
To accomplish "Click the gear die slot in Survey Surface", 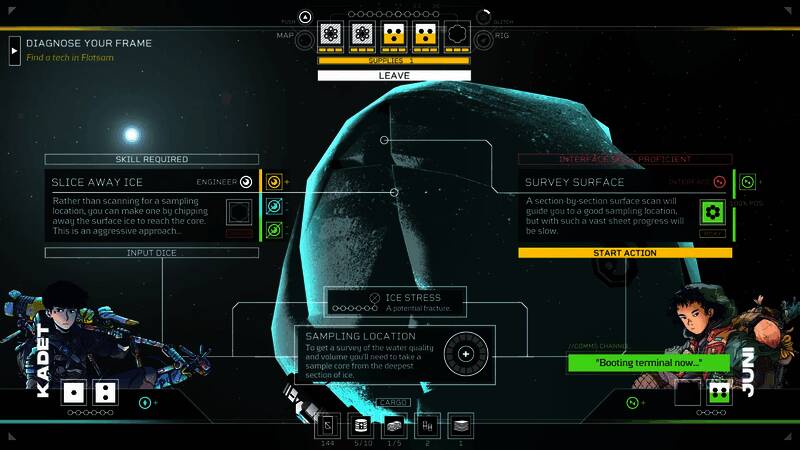I will tap(712, 212).
